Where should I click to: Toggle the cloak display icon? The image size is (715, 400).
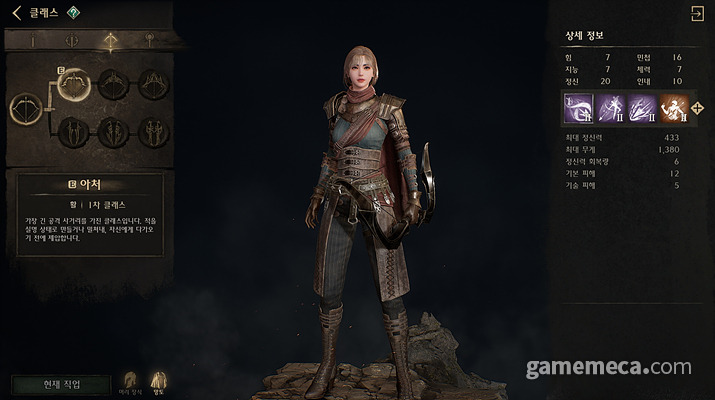(x=158, y=382)
